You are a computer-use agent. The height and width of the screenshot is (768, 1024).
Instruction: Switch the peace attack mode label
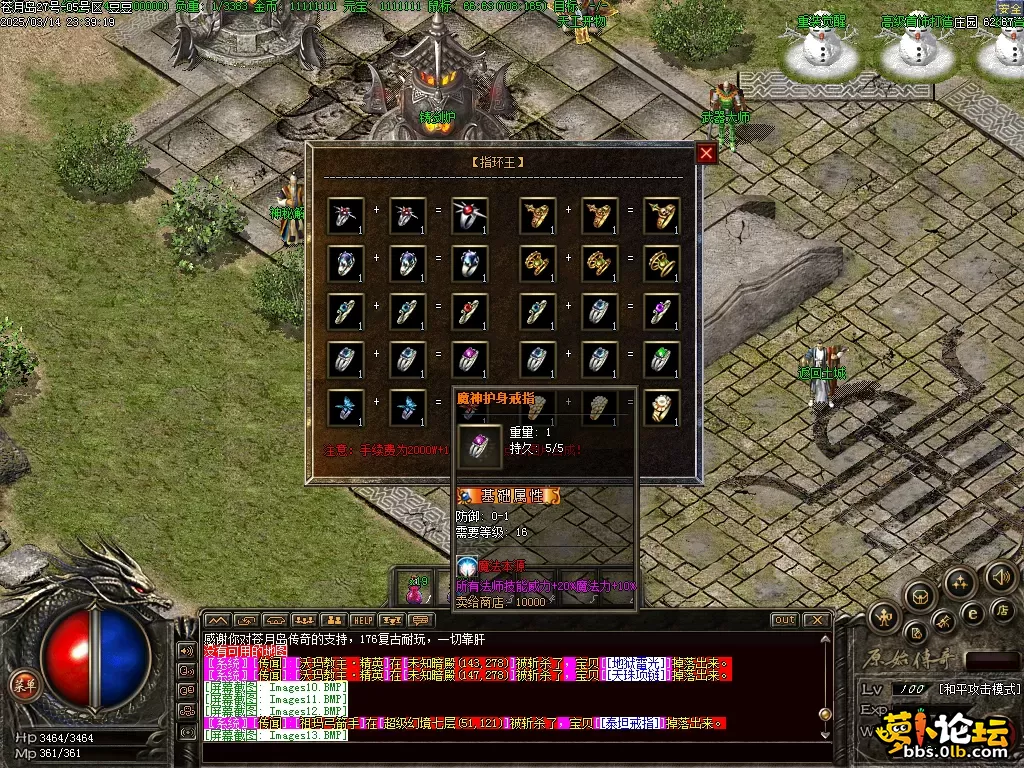click(x=978, y=690)
